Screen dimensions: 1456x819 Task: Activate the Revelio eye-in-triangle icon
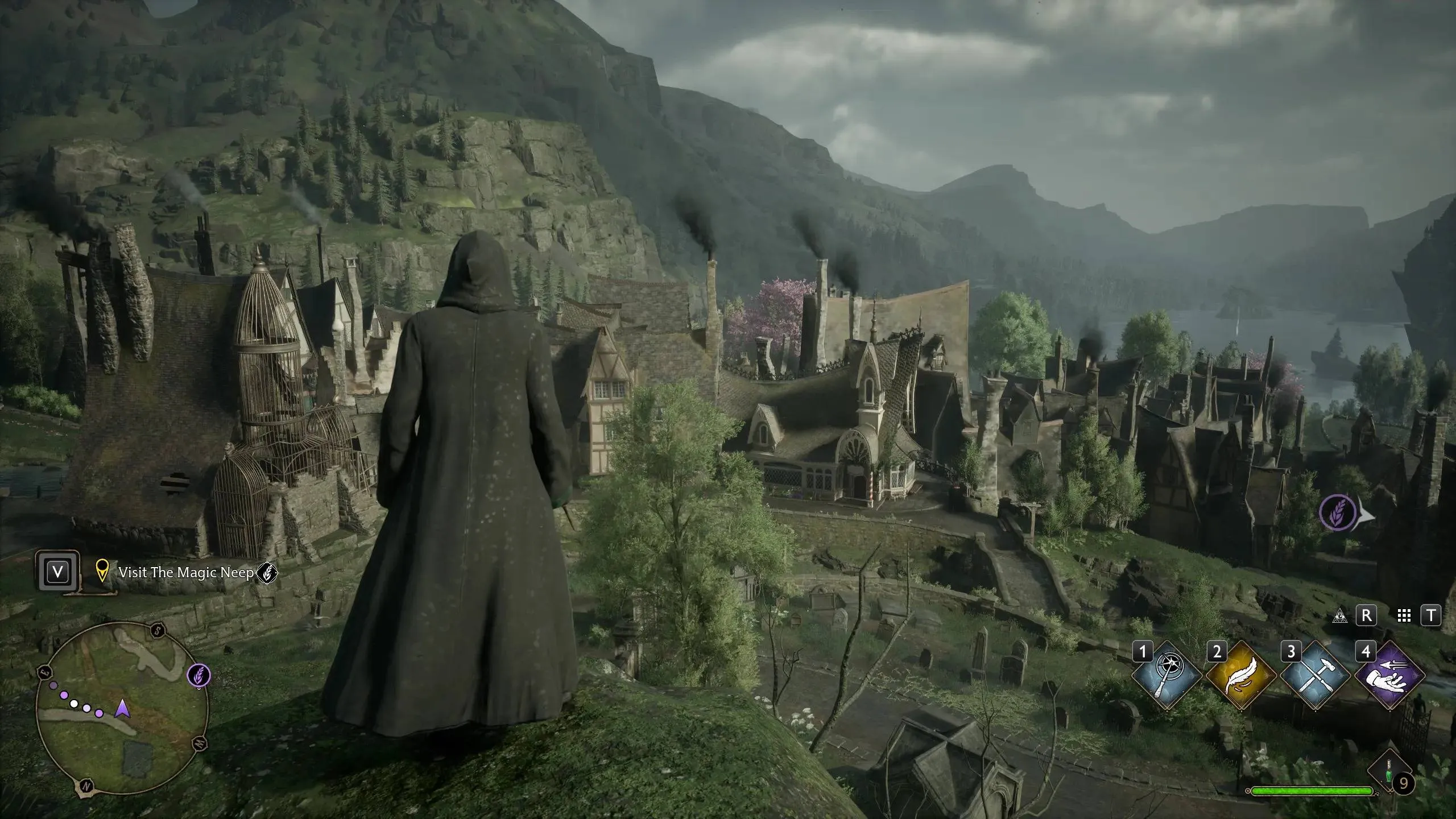coord(1341,615)
